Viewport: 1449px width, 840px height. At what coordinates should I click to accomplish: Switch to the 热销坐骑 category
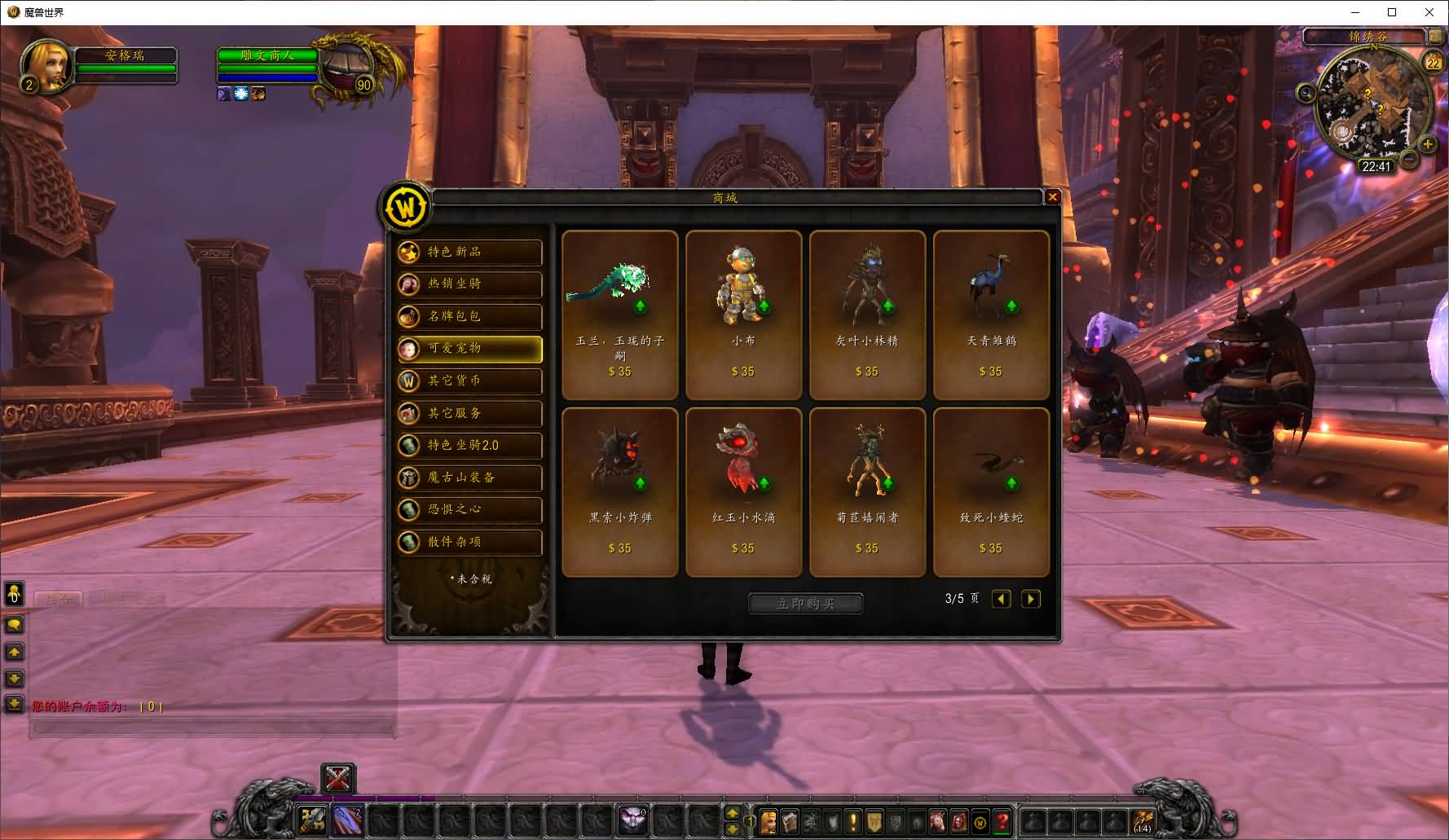click(470, 284)
